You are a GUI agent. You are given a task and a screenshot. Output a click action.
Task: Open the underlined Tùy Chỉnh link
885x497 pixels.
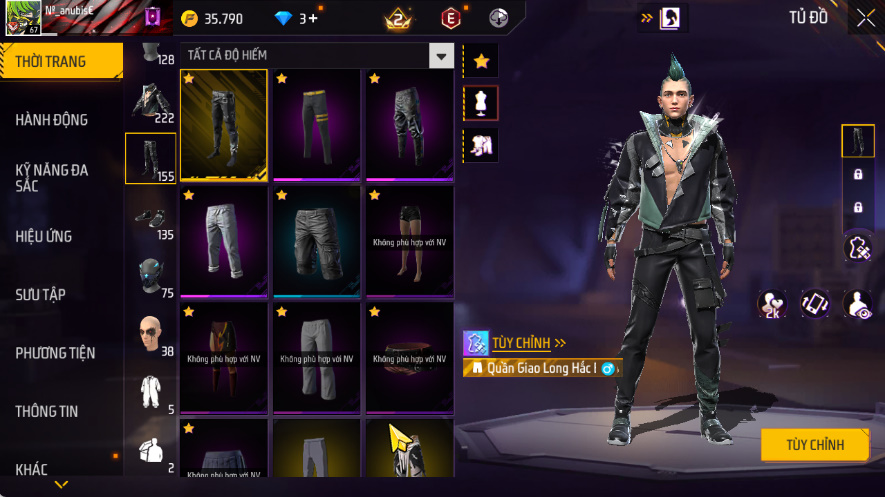(521, 343)
